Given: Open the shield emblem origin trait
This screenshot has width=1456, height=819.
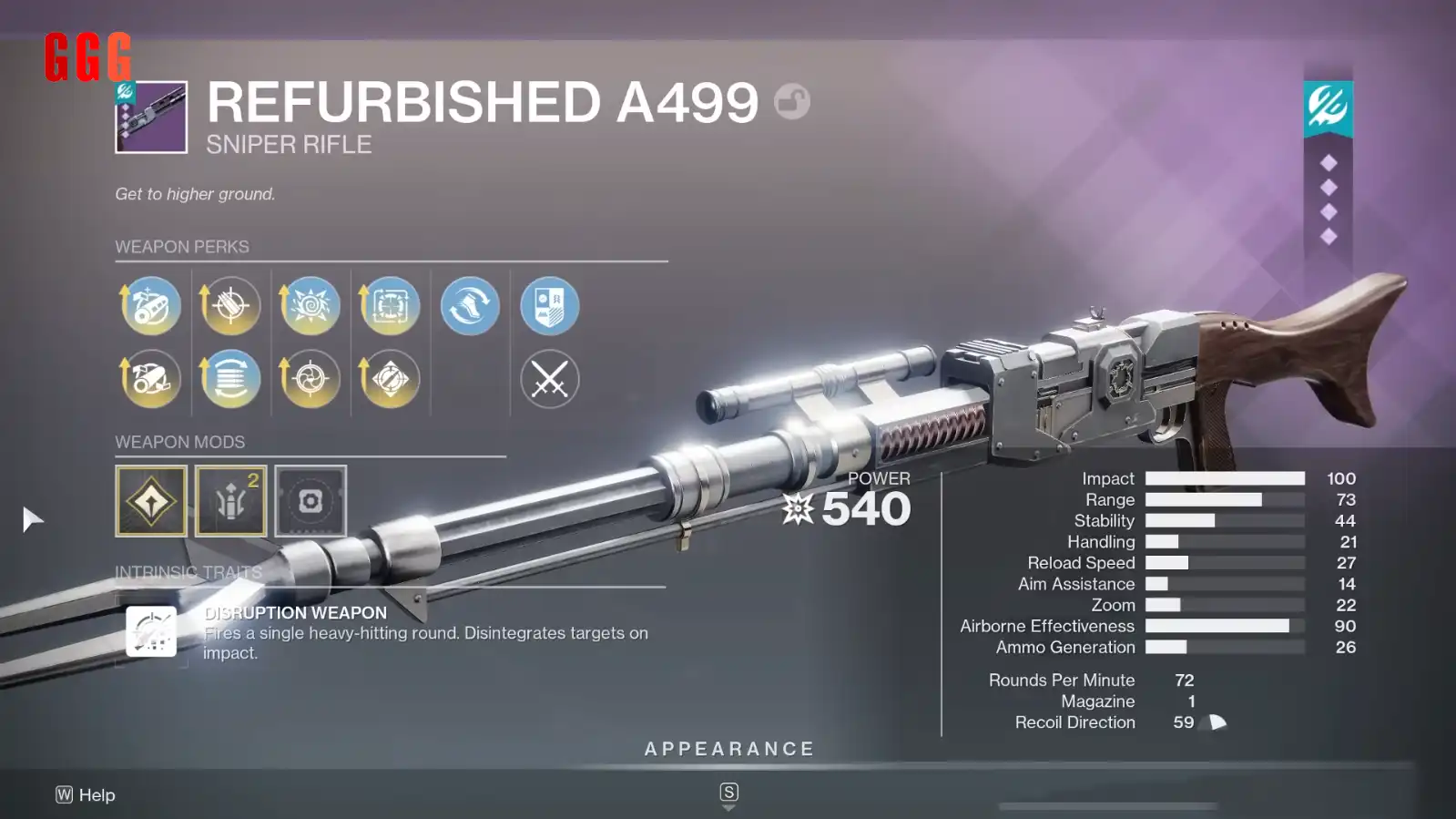Looking at the screenshot, I should click(550, 306).
